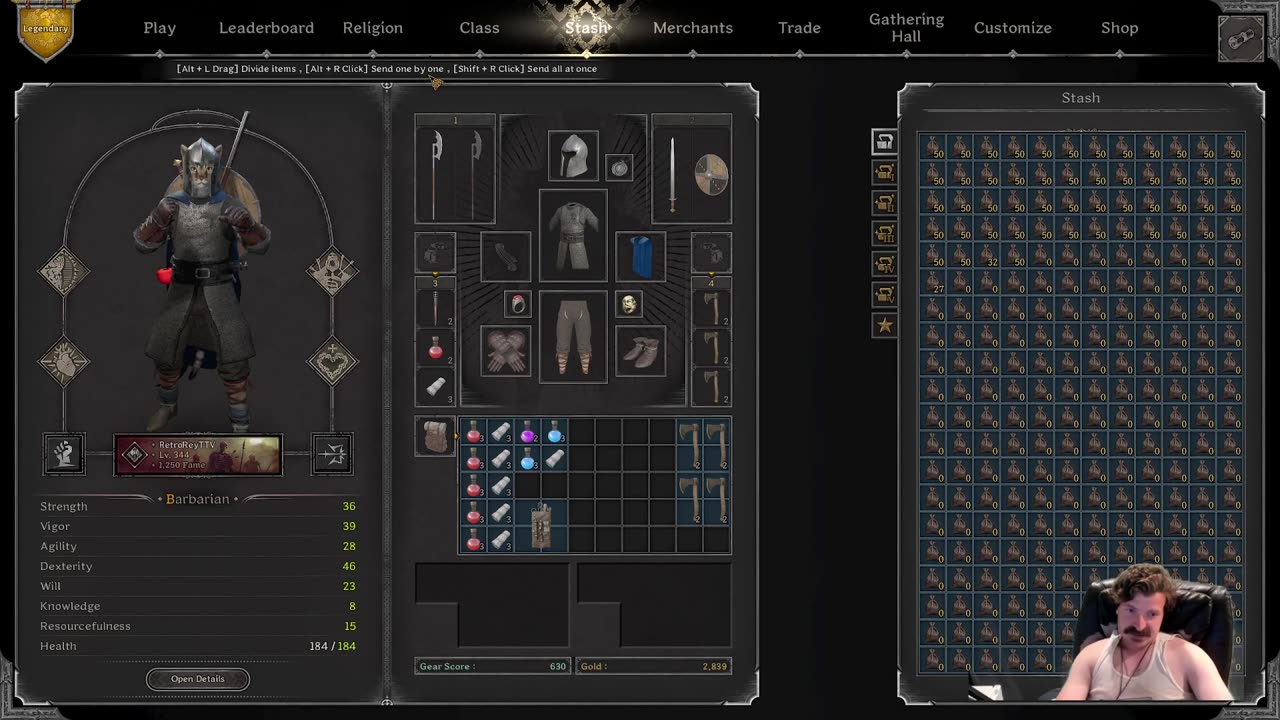Pick the equipped boots slot
The width and height of the screenshot is (1280, 720).
click(641, 351)
